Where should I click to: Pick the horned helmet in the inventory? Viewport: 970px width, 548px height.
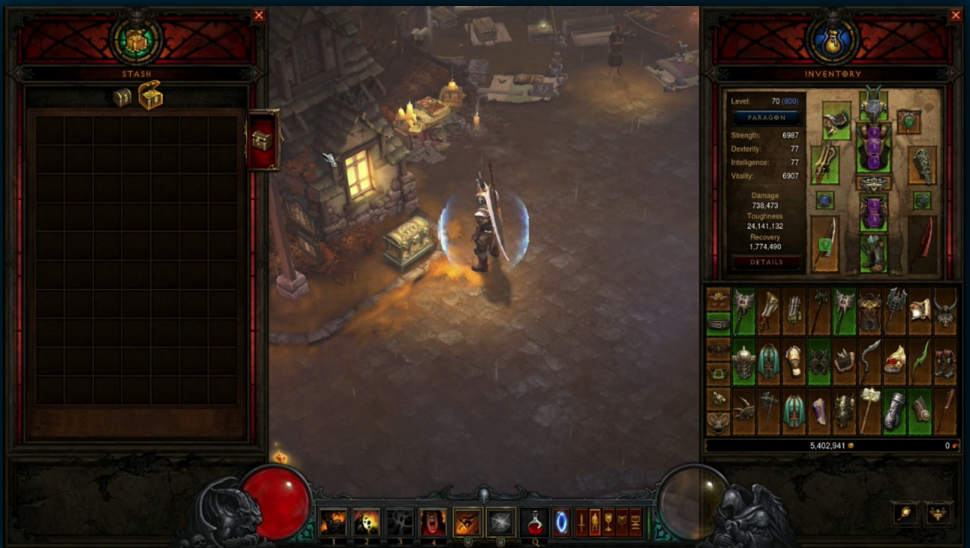click(x=945, y=311)
